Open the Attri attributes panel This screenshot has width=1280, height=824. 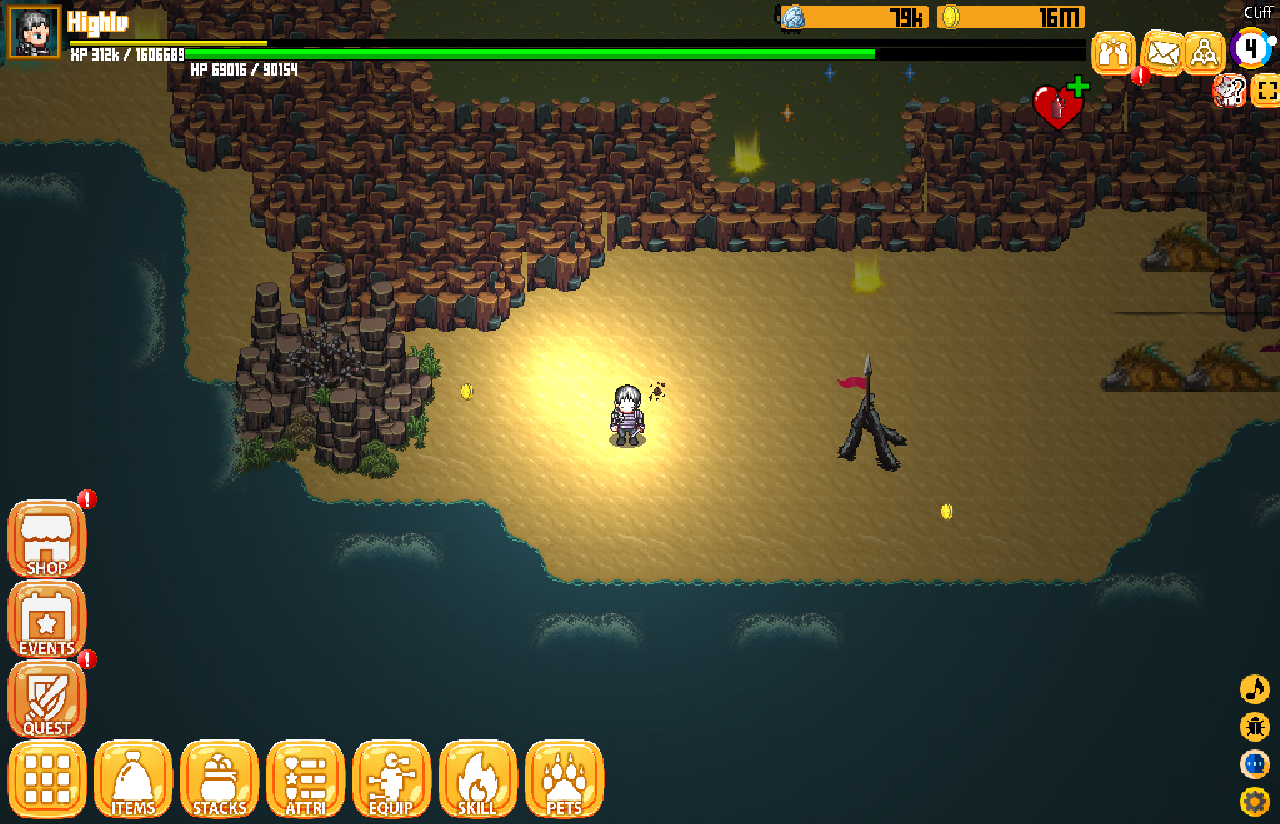(305, 779)
